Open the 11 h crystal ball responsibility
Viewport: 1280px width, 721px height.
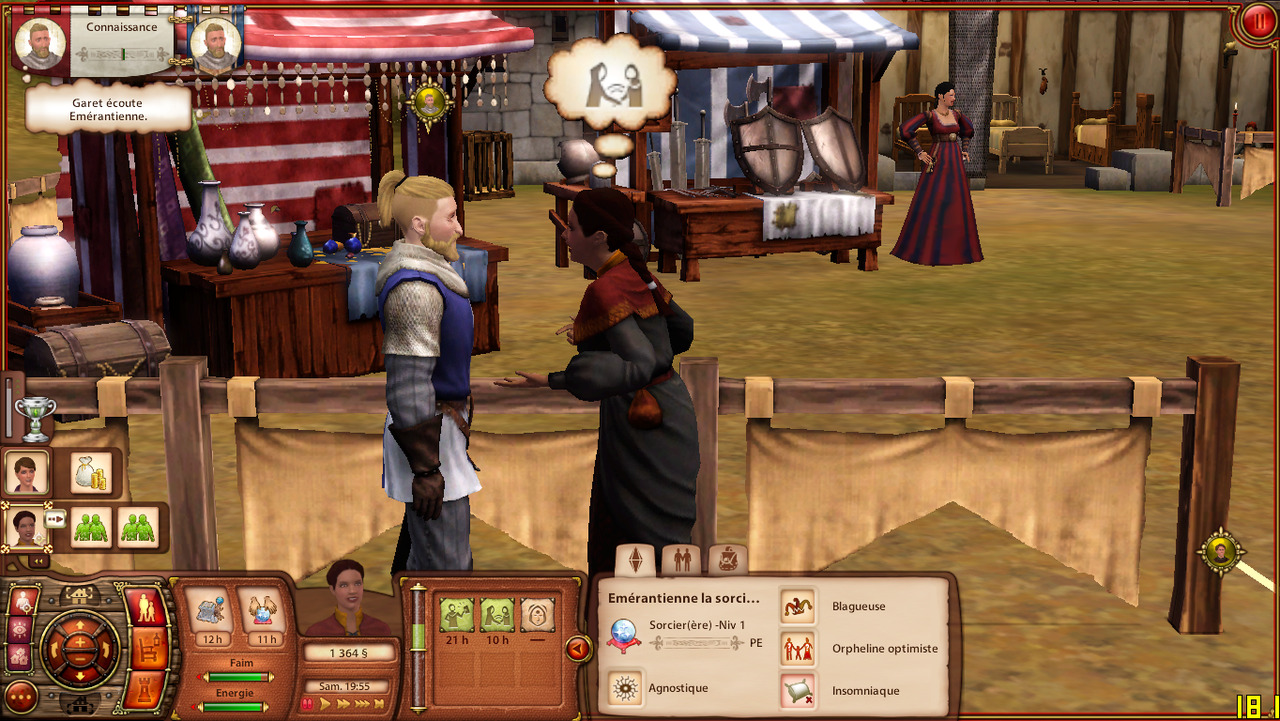point(264,612)
